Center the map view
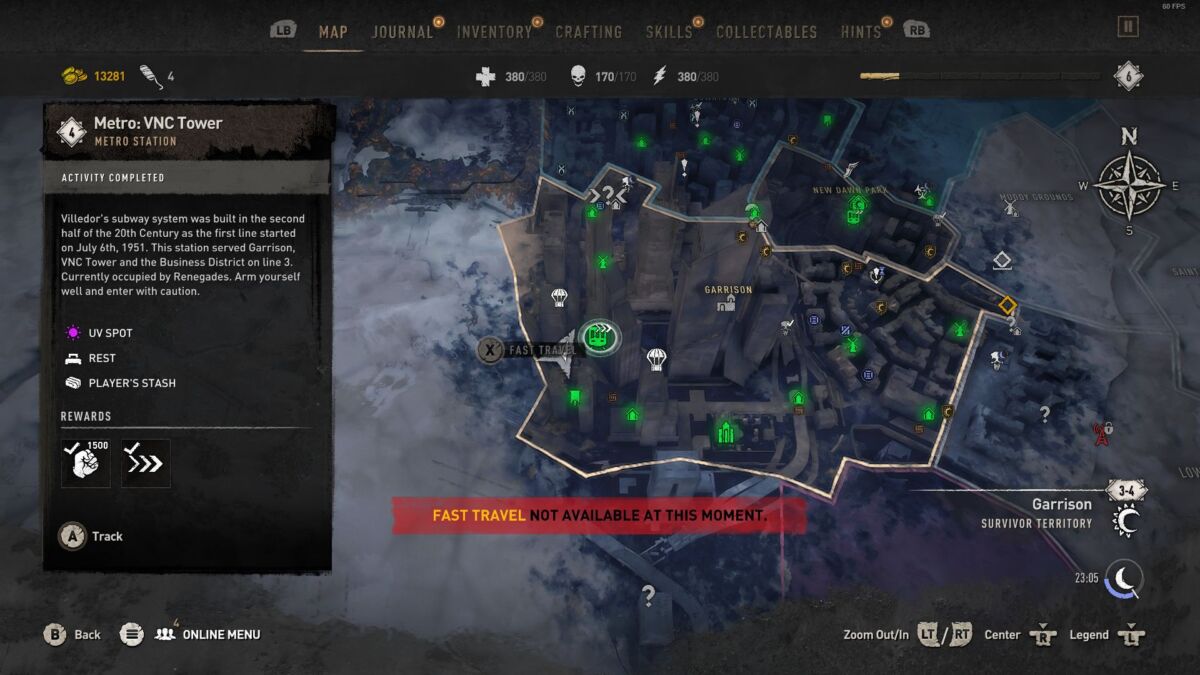This screenshot has height=675, width=1200. (x=1019, y=634)
